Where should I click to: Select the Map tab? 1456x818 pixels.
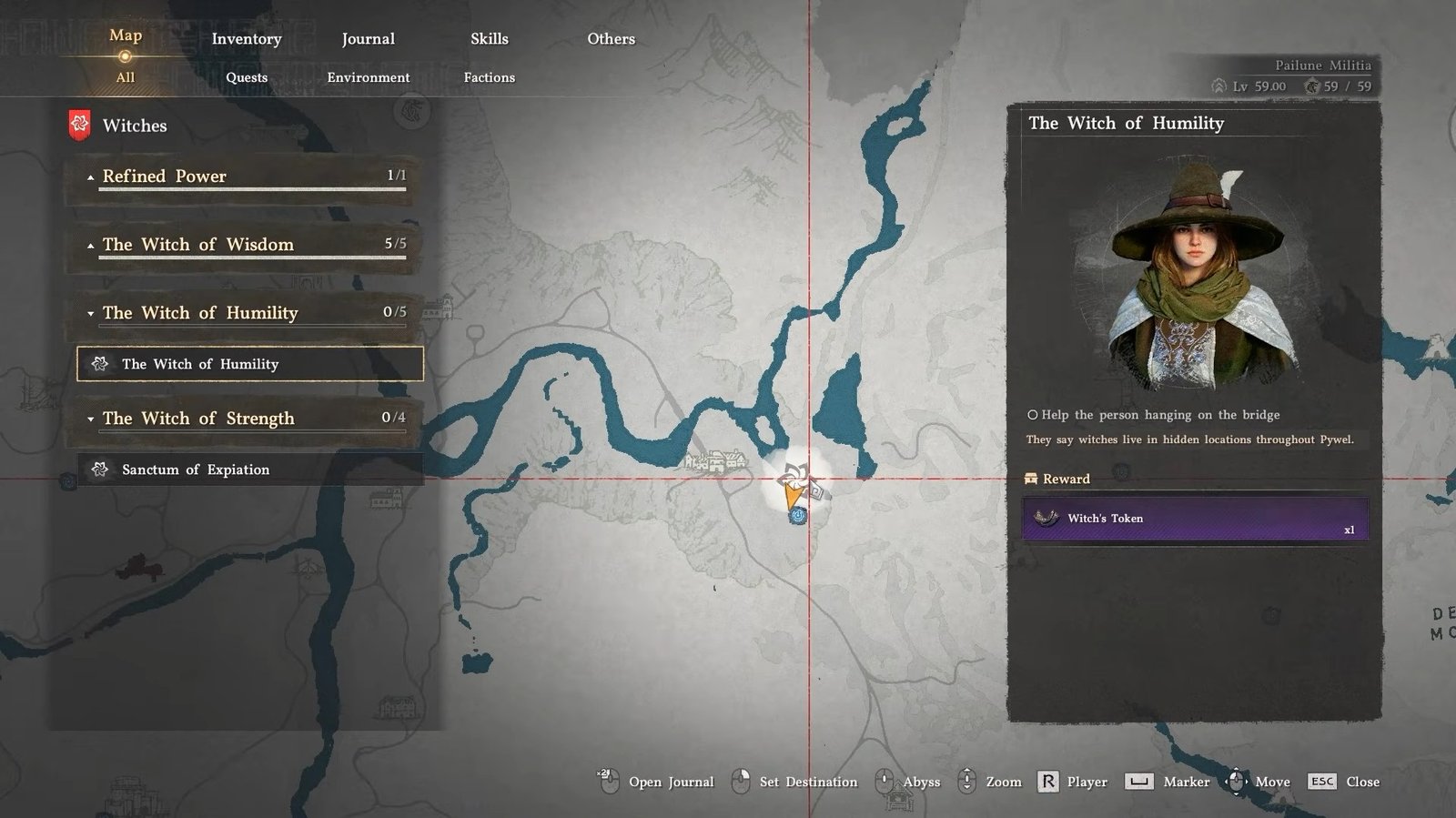126,35
